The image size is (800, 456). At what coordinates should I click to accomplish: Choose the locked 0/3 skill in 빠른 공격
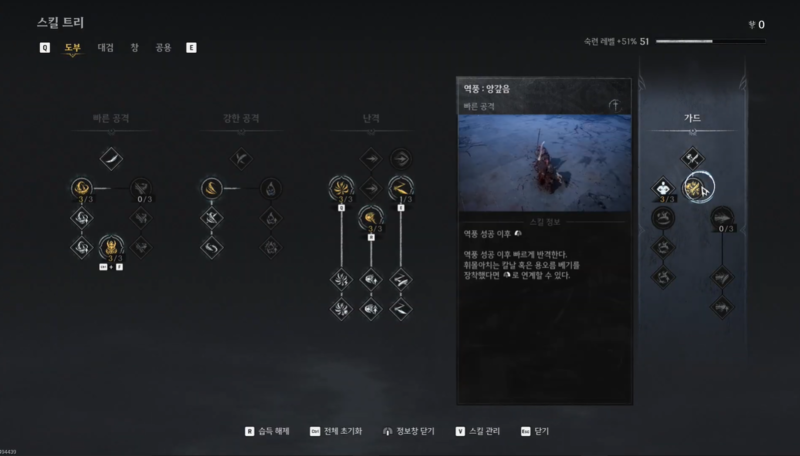[144, 186]
